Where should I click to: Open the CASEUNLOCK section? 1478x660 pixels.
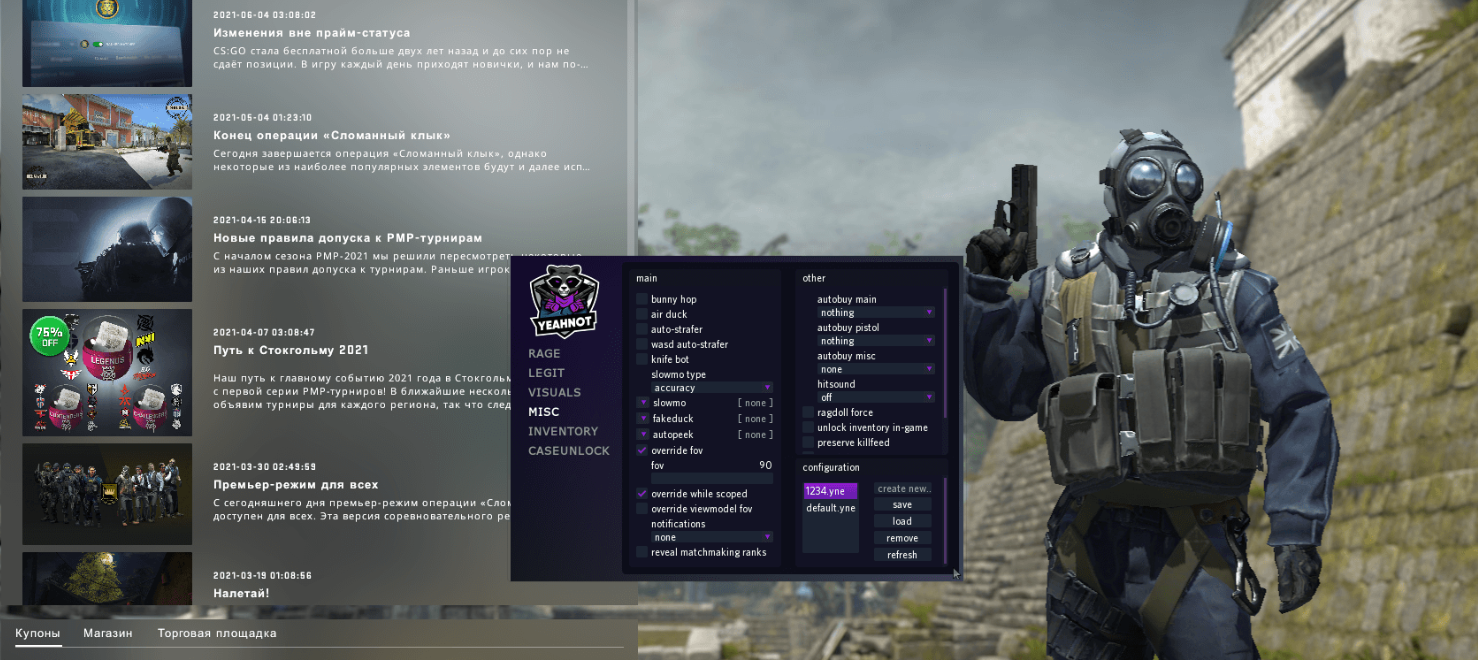pos(568,451)
